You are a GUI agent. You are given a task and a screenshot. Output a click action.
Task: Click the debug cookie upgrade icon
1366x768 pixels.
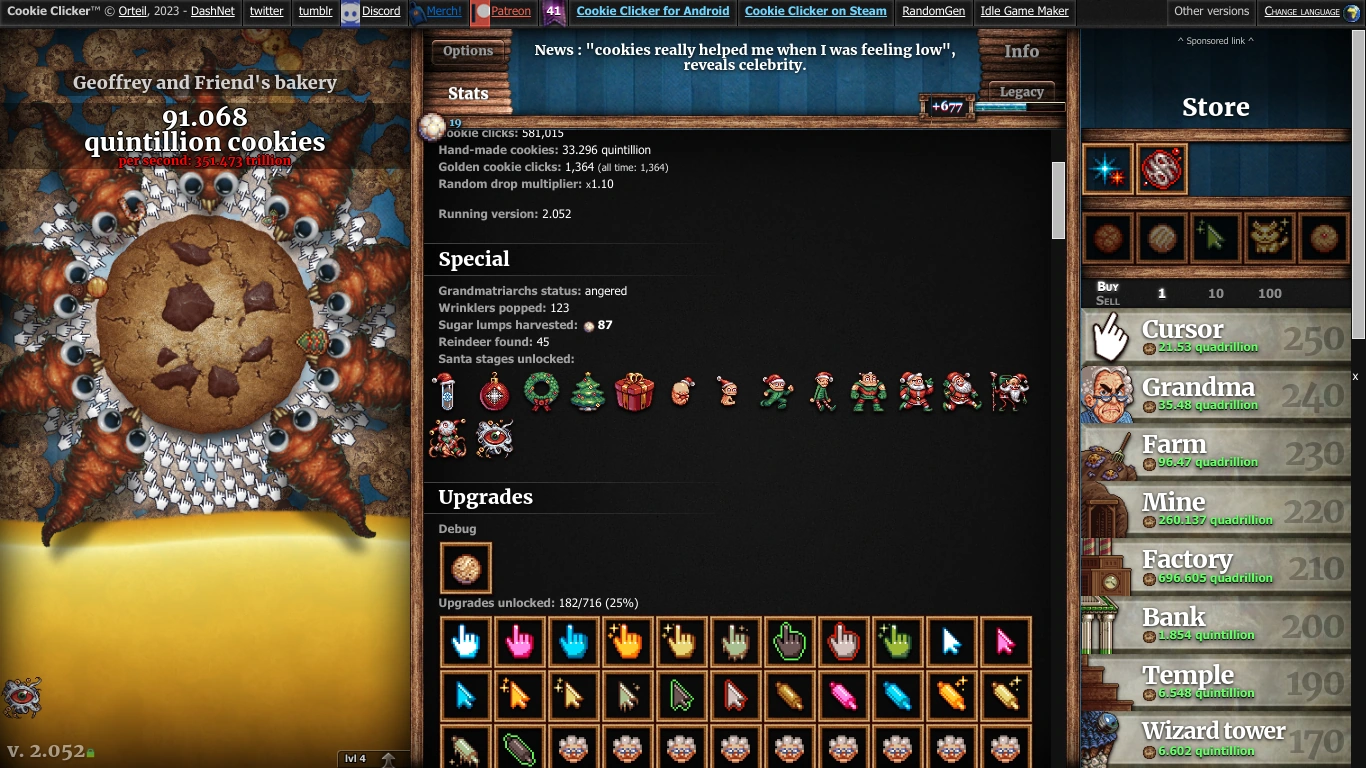click(x=464, y=567)
